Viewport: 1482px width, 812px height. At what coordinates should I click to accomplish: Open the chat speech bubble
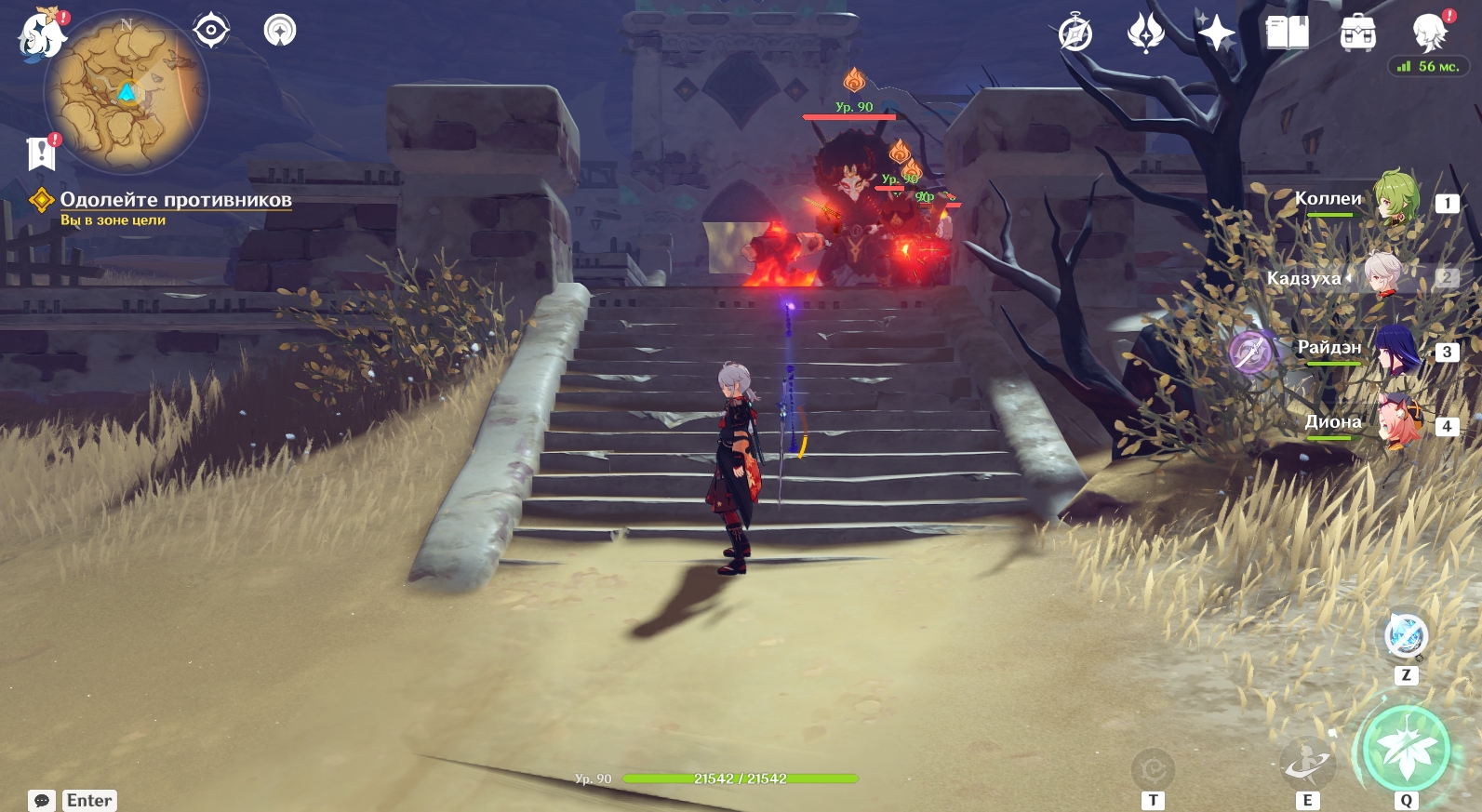pos(42,801)
